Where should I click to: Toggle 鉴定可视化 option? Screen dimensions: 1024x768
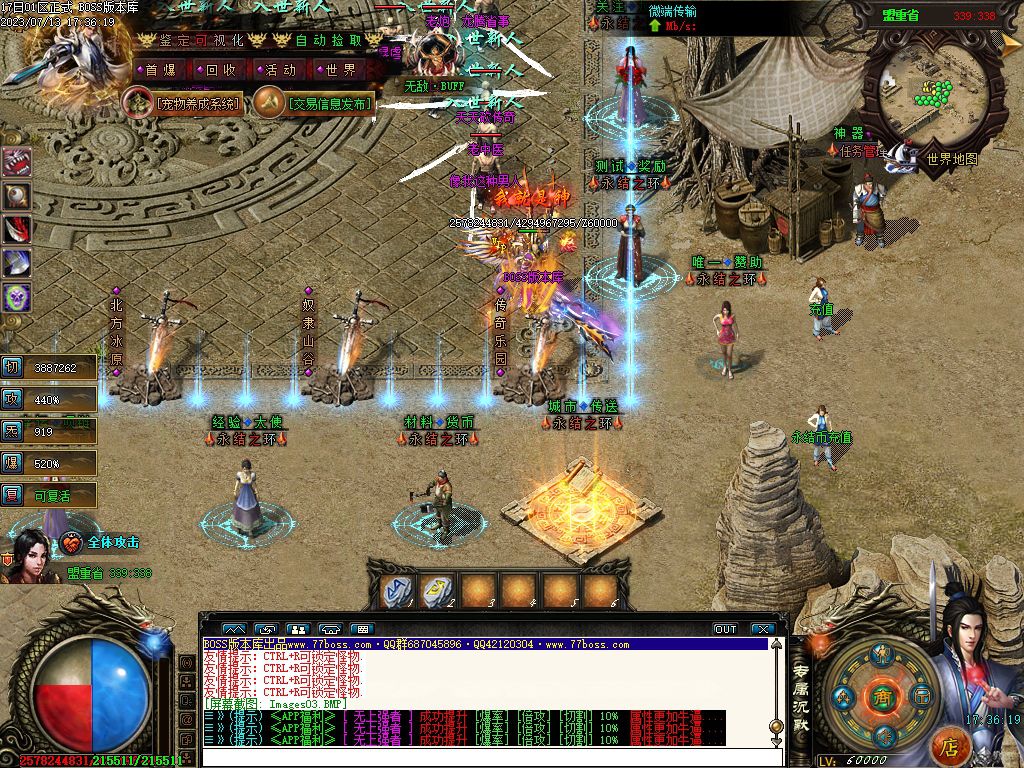pyautogui.click(x=198, y=40)
